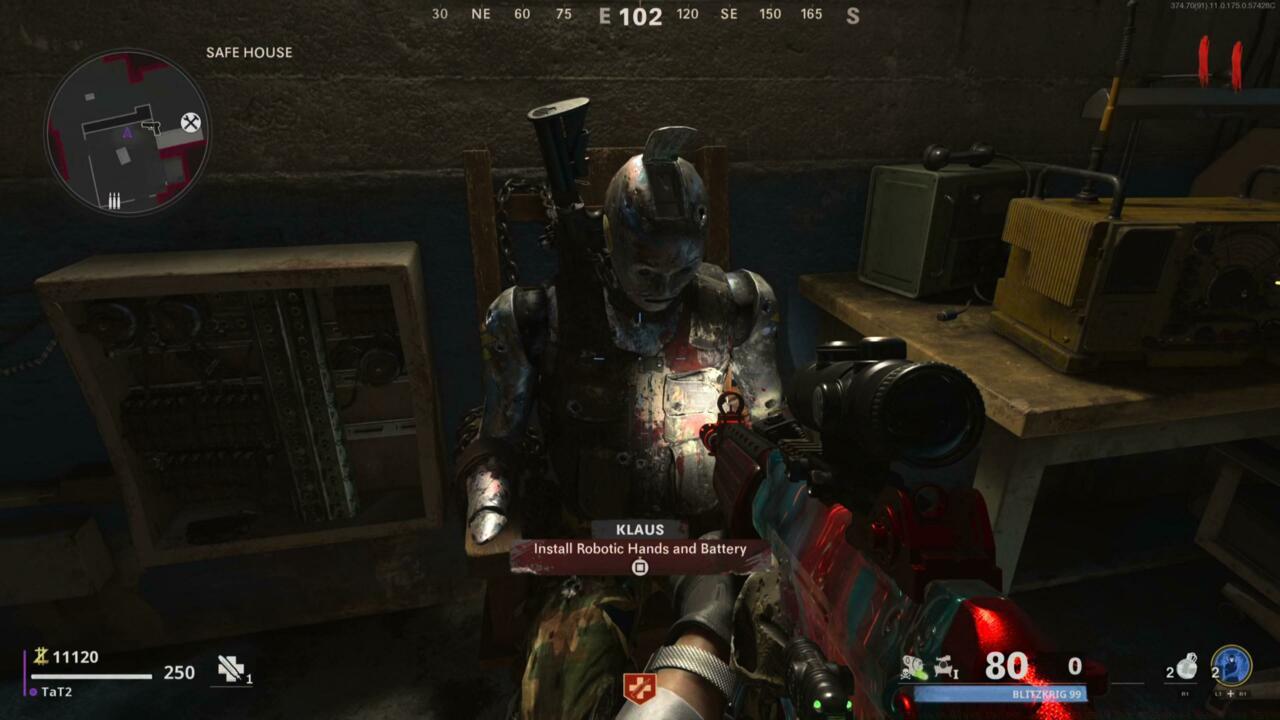
Task: Click the armor plate icon showing 1
Action: pyautogui.click(x=232, y=671)
